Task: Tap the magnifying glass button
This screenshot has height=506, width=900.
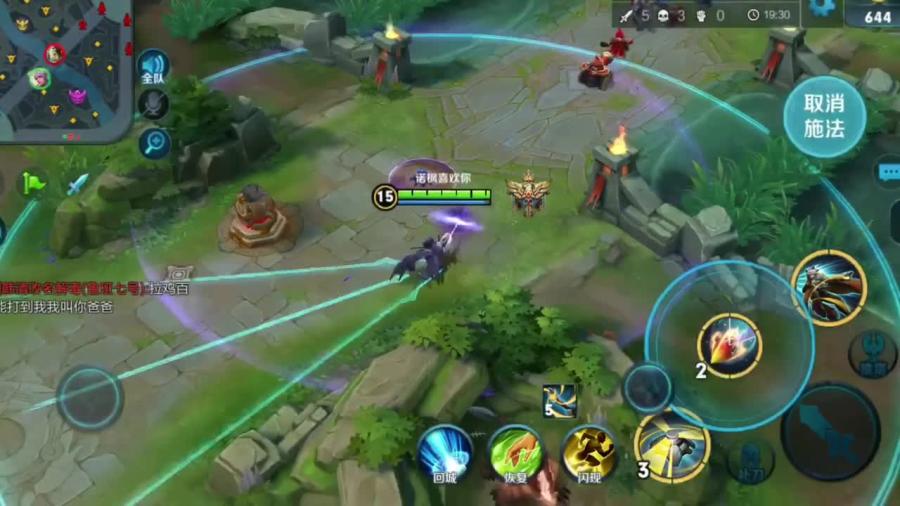Action: coord(153,143)
